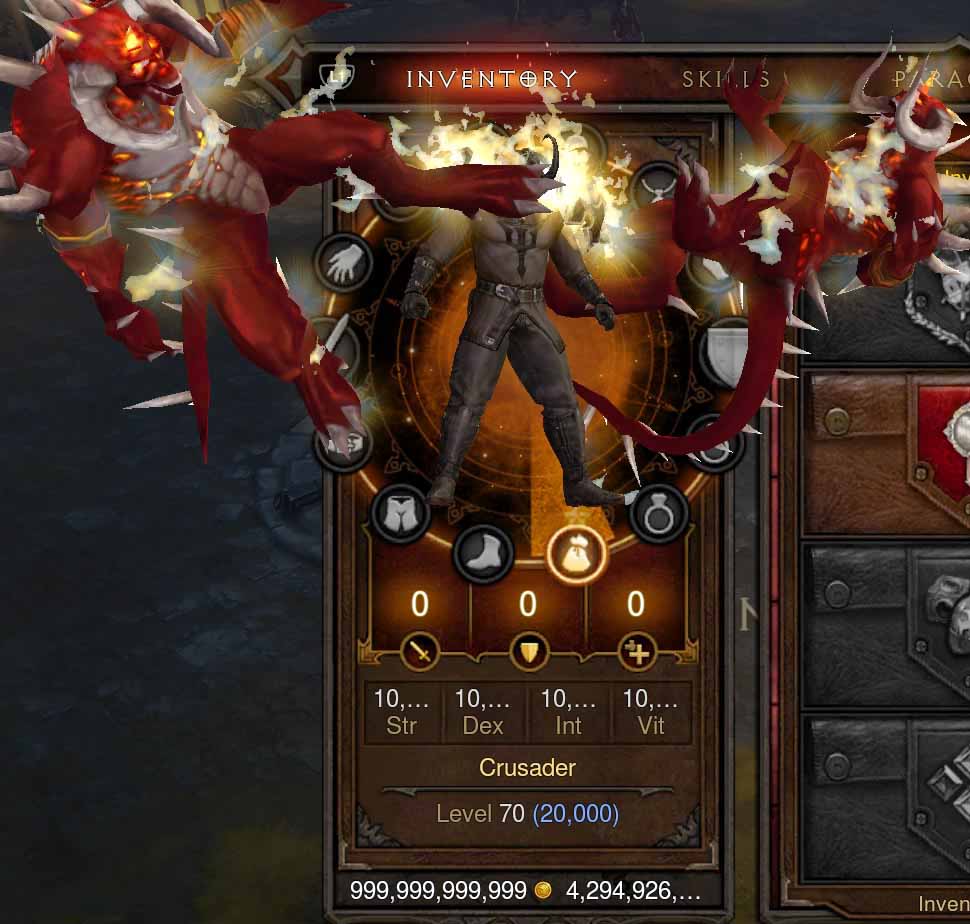Viewport: 970px width, 924px height.
Task: Open the Skills tab
Action: point(727,80)
